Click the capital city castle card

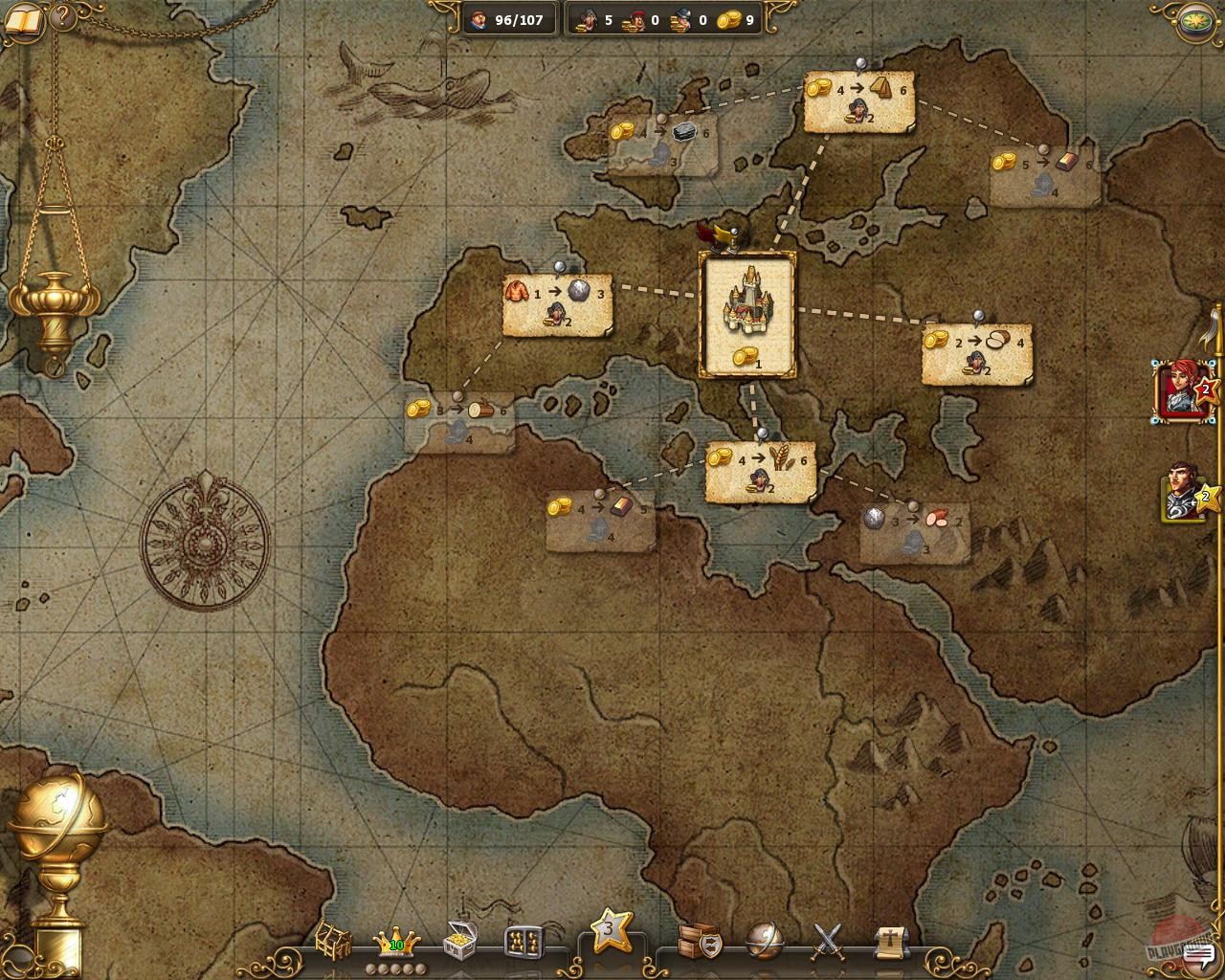[x=748, y=313]
